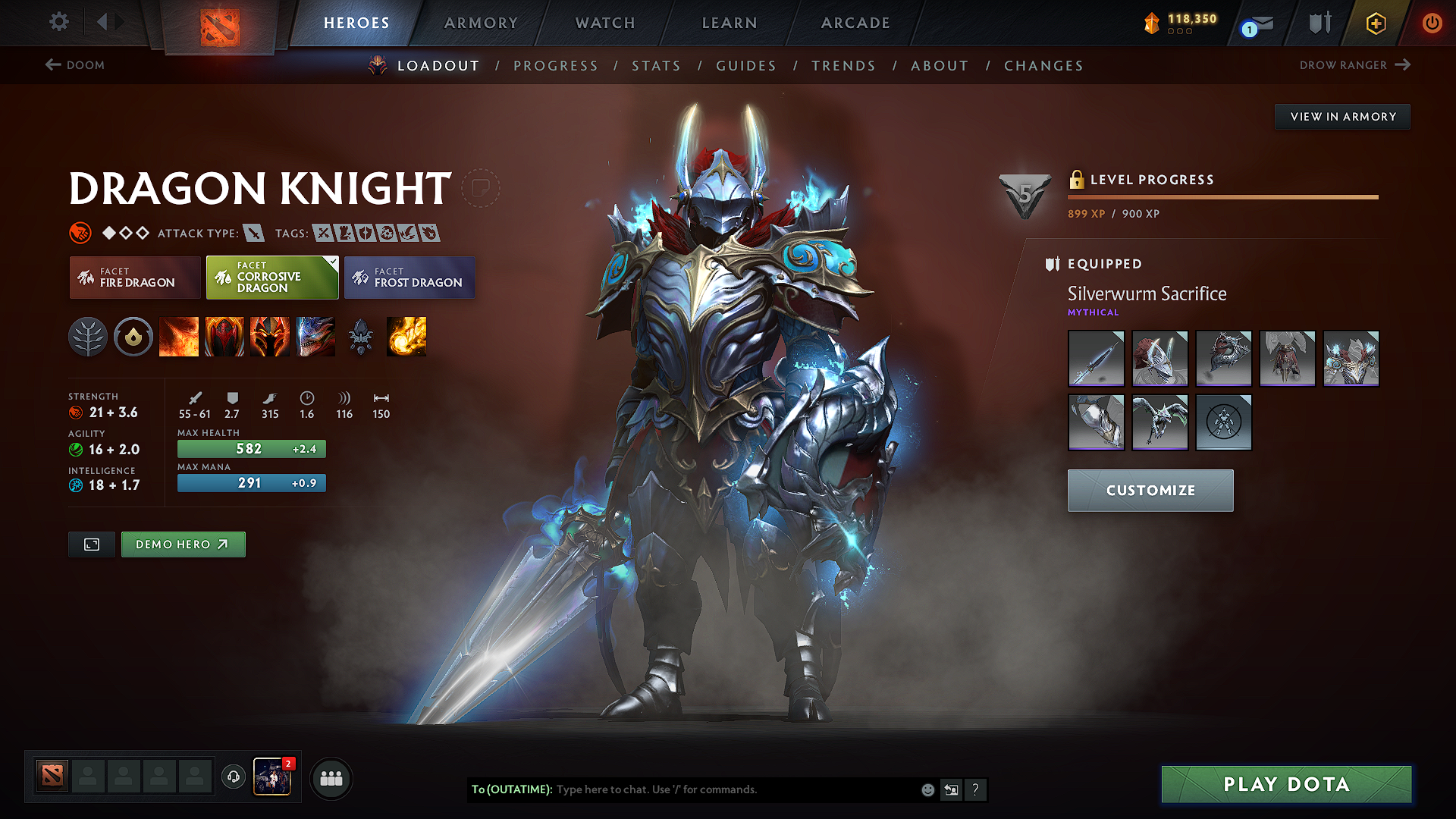Click the innate ability droplet icon
Viewport: 1456px width, 819px height.
tap(133, 337)
